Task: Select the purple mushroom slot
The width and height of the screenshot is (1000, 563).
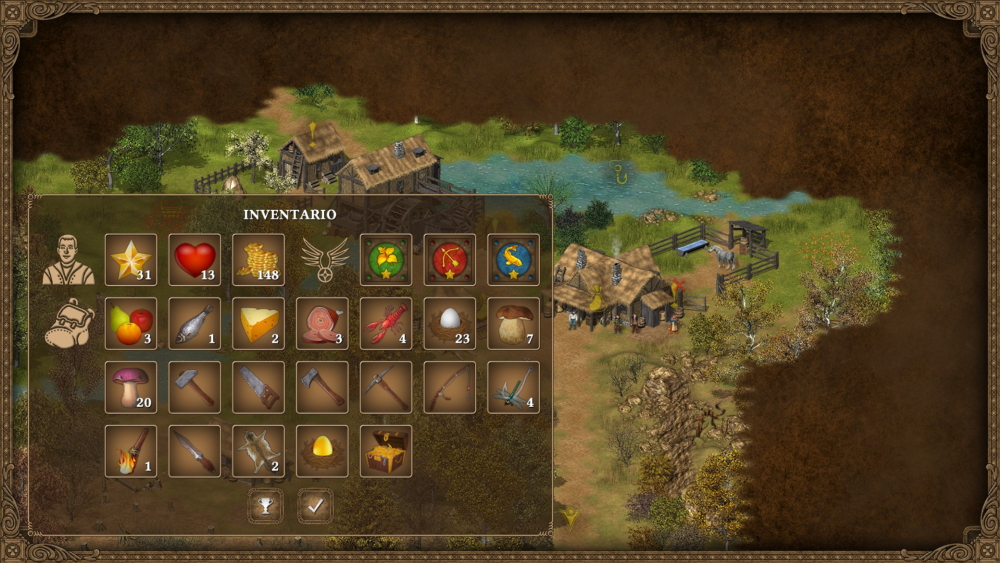Action: pyautogui.click(x=131, y=387)
